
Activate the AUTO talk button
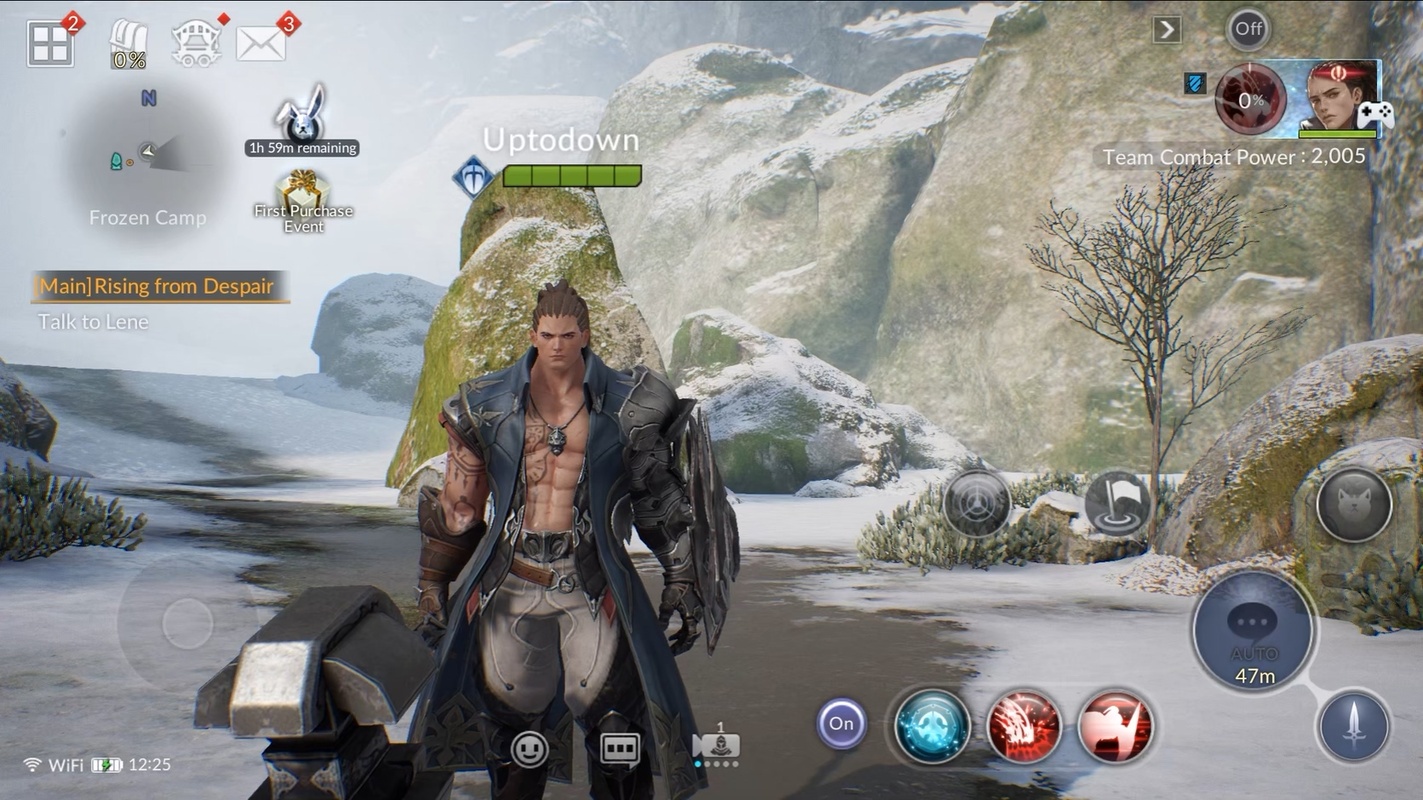1254,630
